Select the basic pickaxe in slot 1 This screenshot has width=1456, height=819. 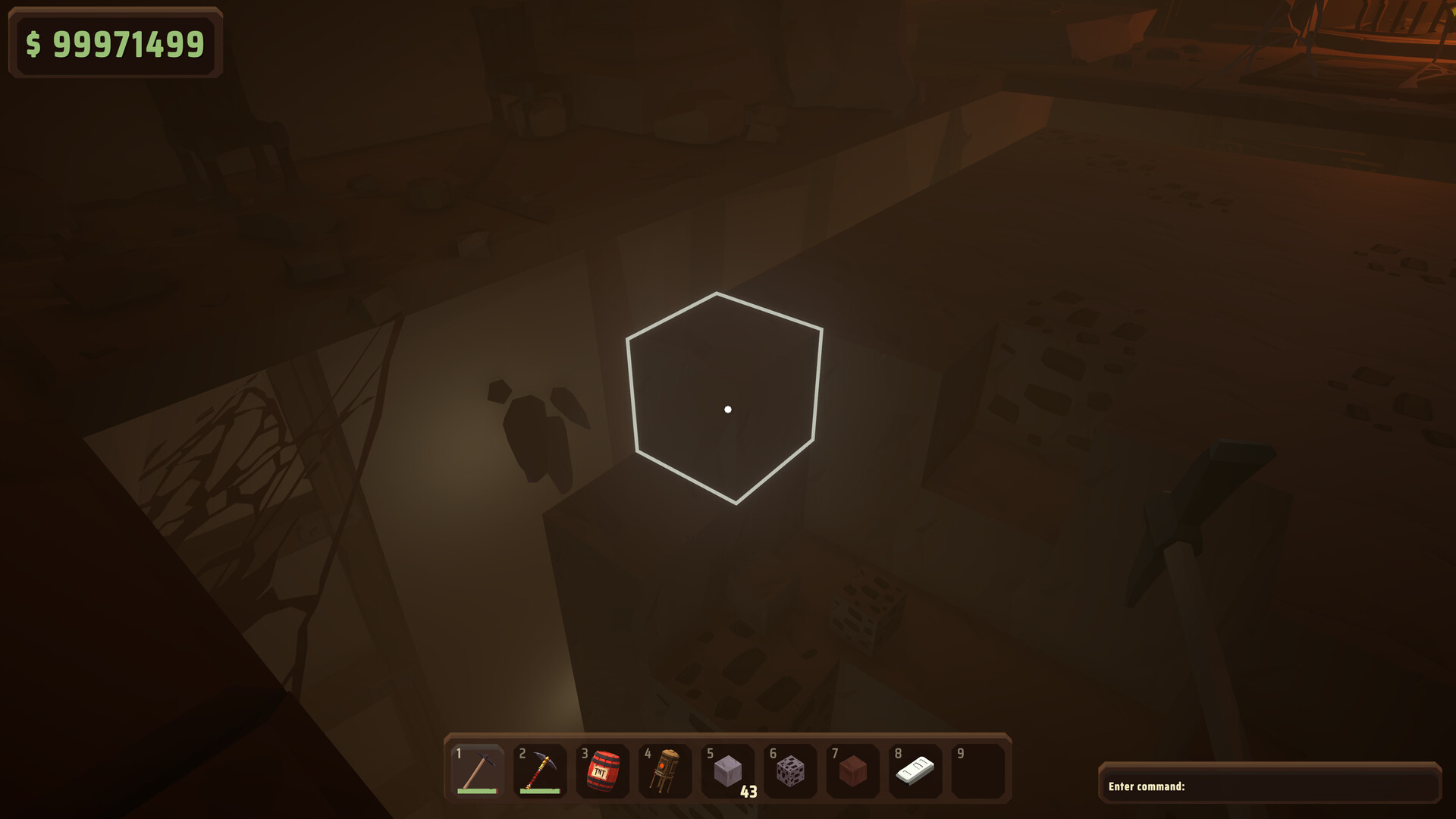pyautogui.click(x=478, y=770)
